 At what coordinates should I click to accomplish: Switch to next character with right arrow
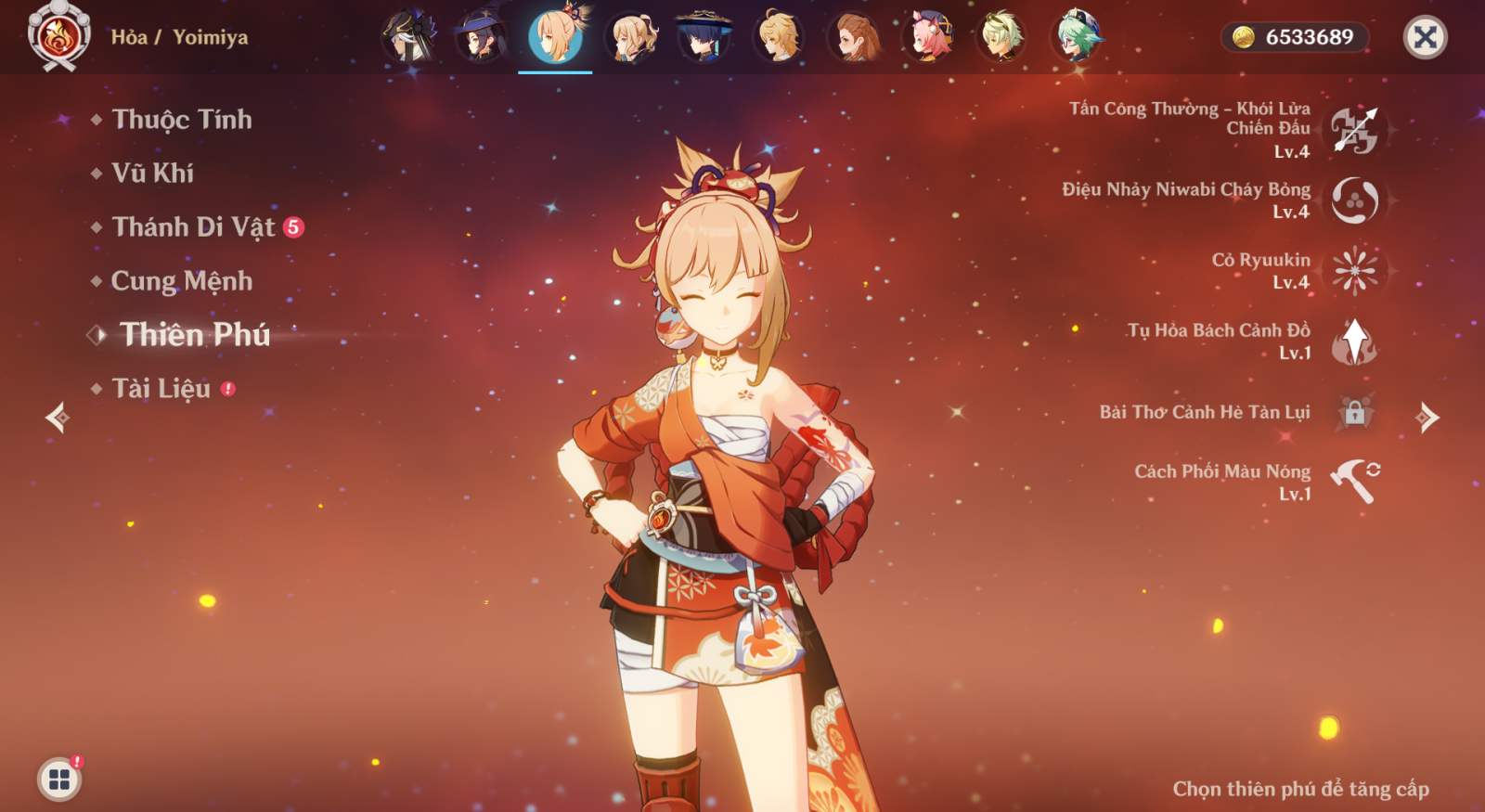pos(1427,418)
